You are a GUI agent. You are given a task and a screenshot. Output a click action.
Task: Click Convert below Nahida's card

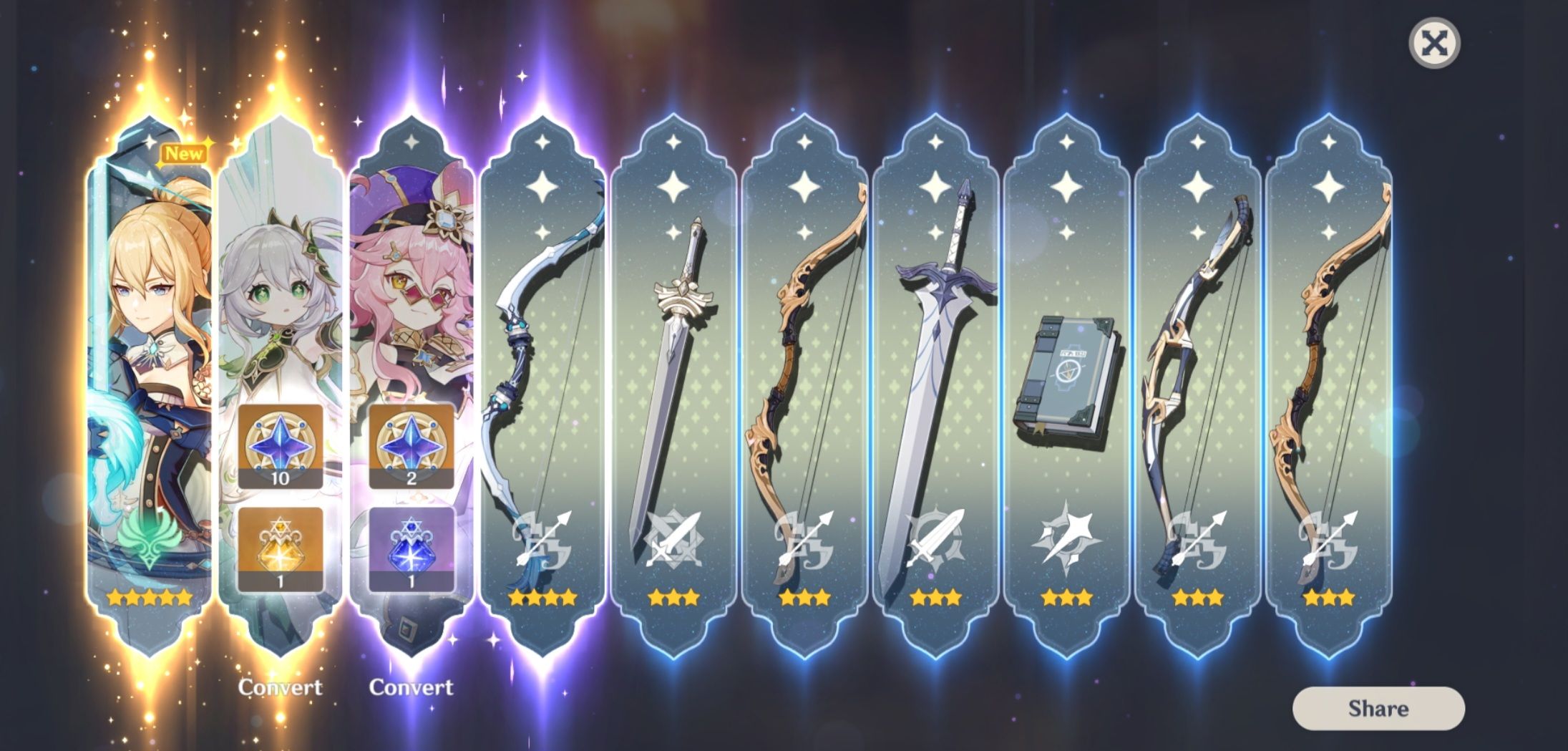(x=282, y=687)
